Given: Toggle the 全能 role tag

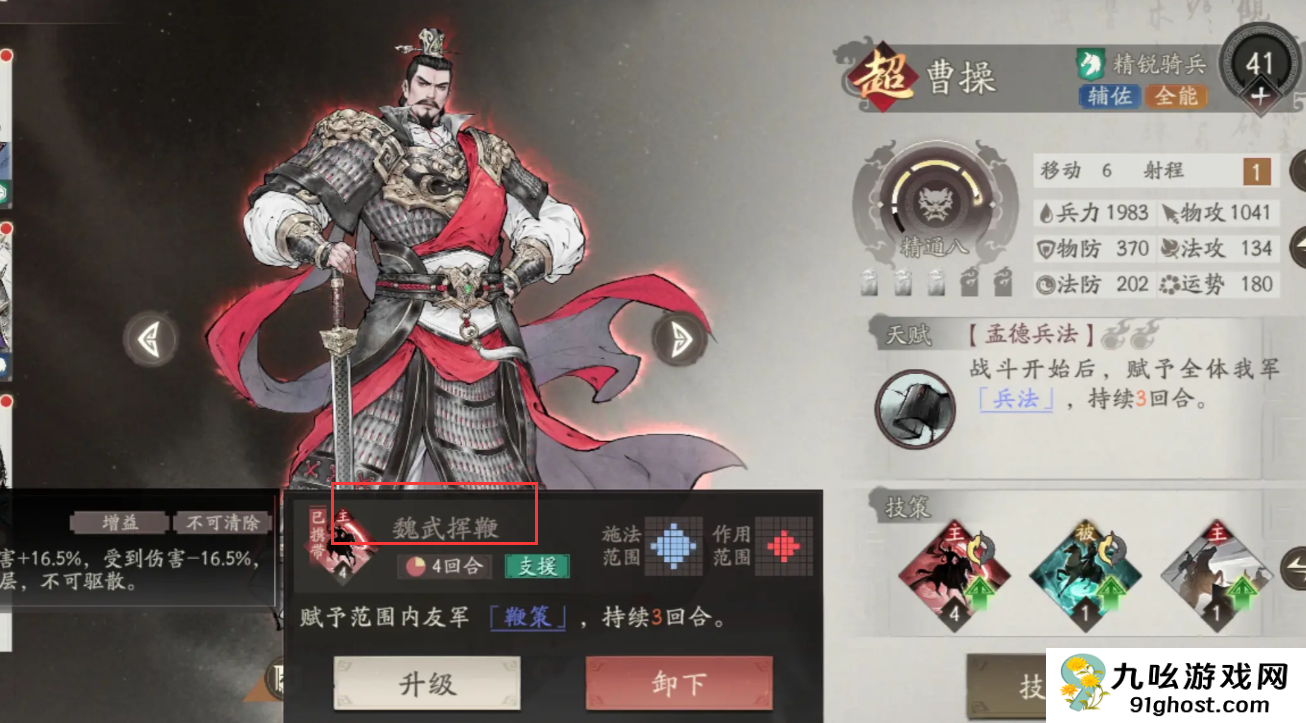Looking at the screenshot, I should tap(1176, 97).
